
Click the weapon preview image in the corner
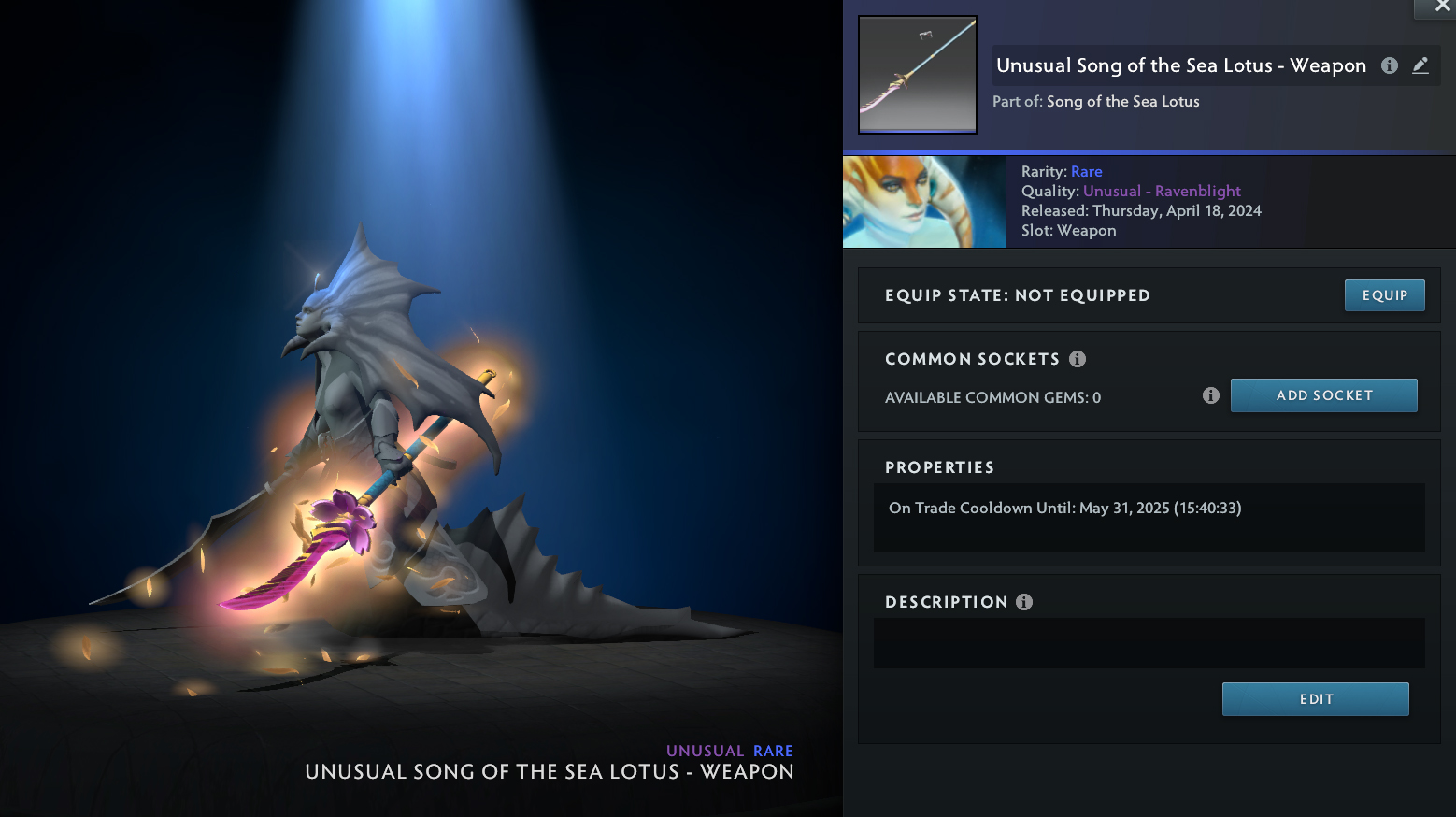pyautogui.click(x=917, y=75)
